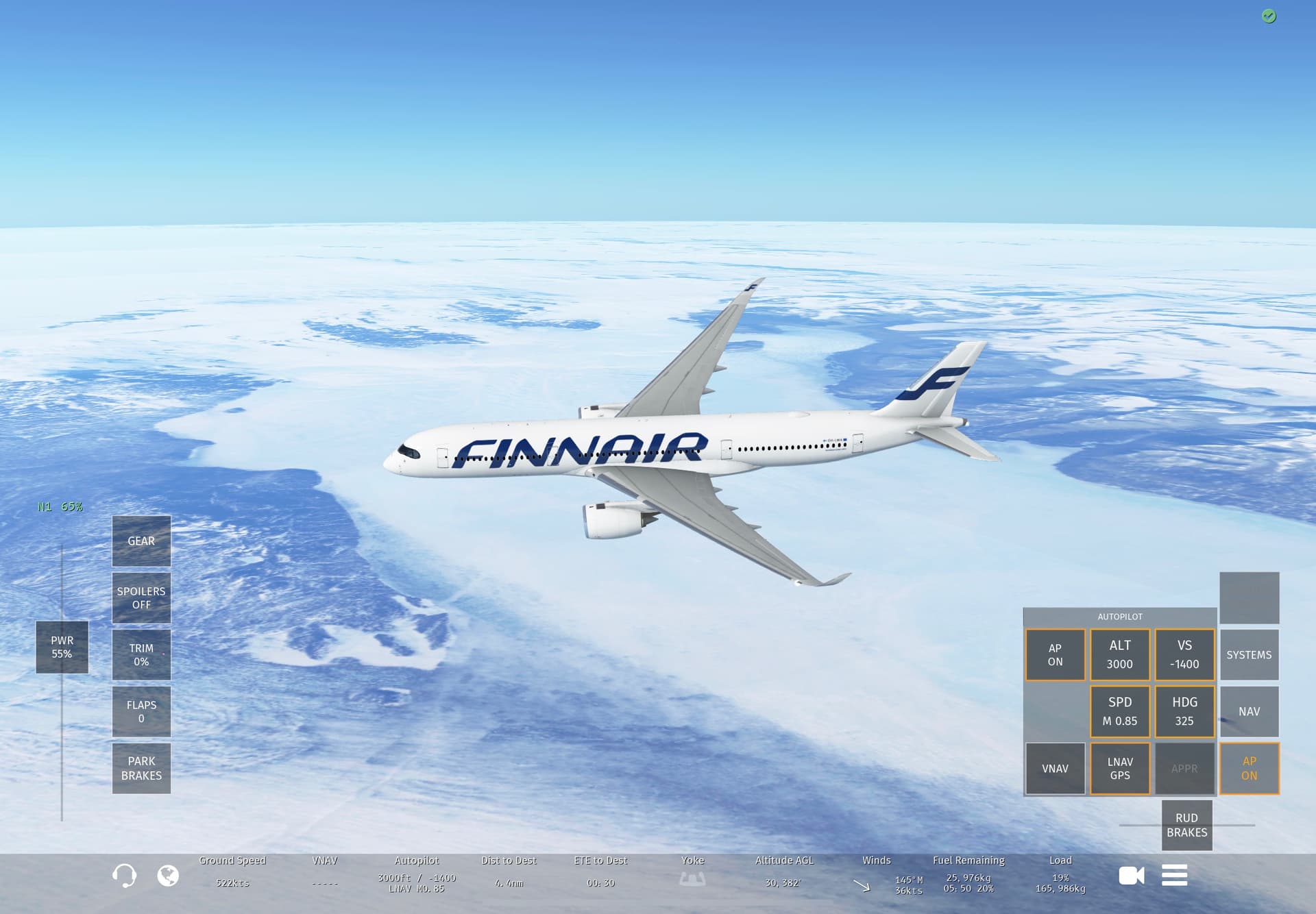
Task: Open the SYSTEMS panel
Action: point(1249,655)
